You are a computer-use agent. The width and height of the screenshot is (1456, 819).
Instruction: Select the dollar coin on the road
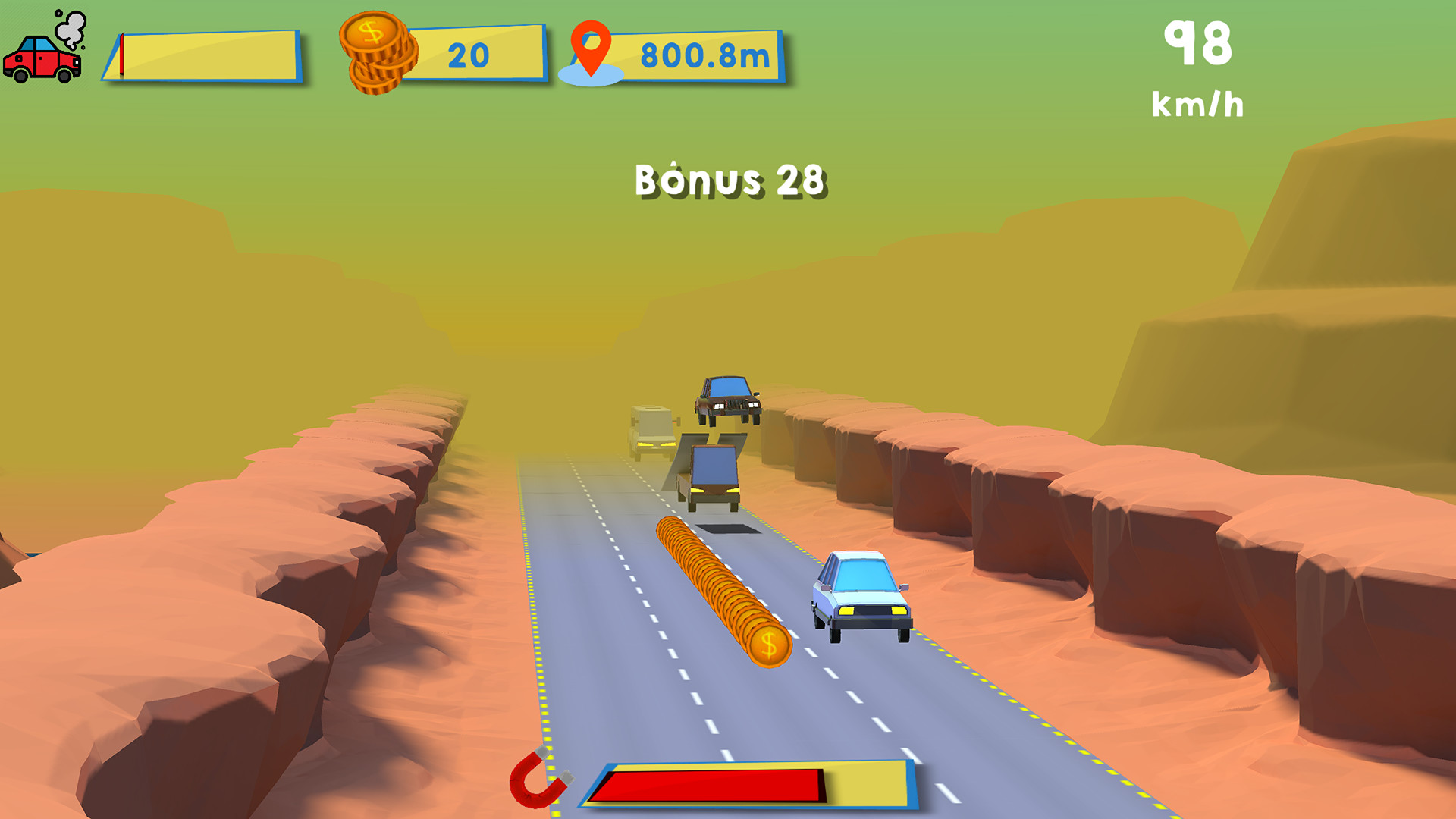click(769, 646)
